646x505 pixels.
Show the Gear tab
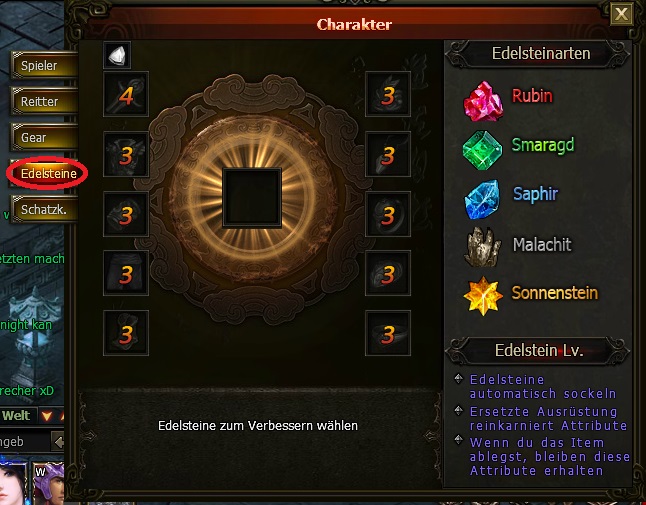coord(40,137)
